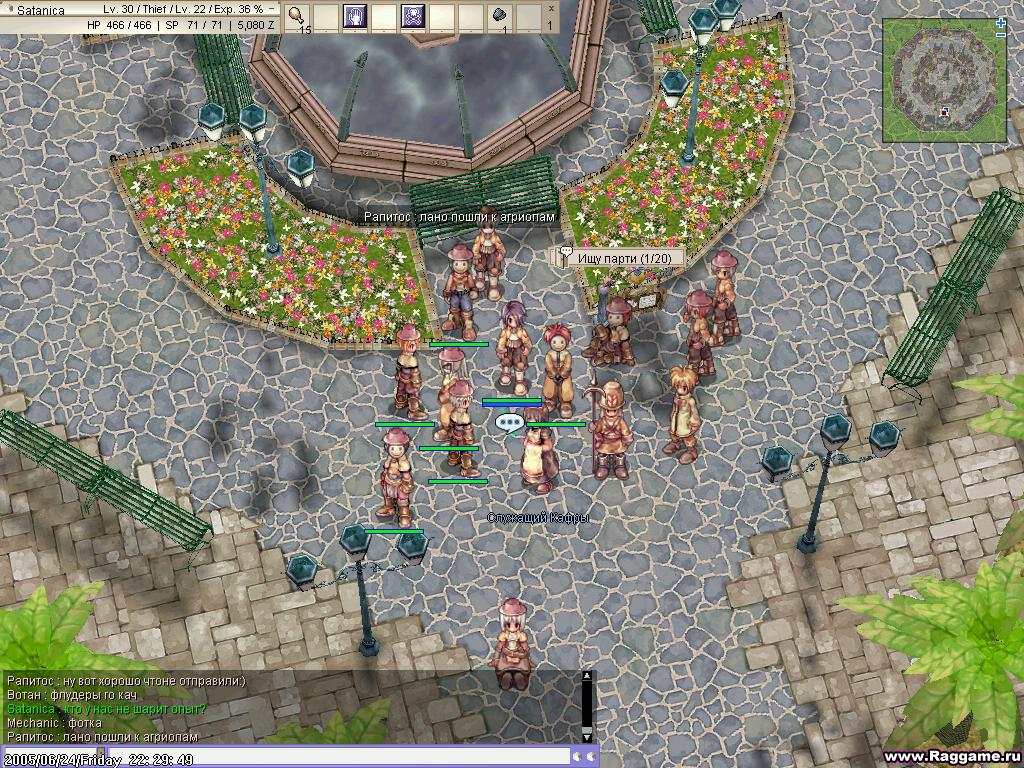Activate the open hand skill icon

pyautogui.click(x=356, y=16)
